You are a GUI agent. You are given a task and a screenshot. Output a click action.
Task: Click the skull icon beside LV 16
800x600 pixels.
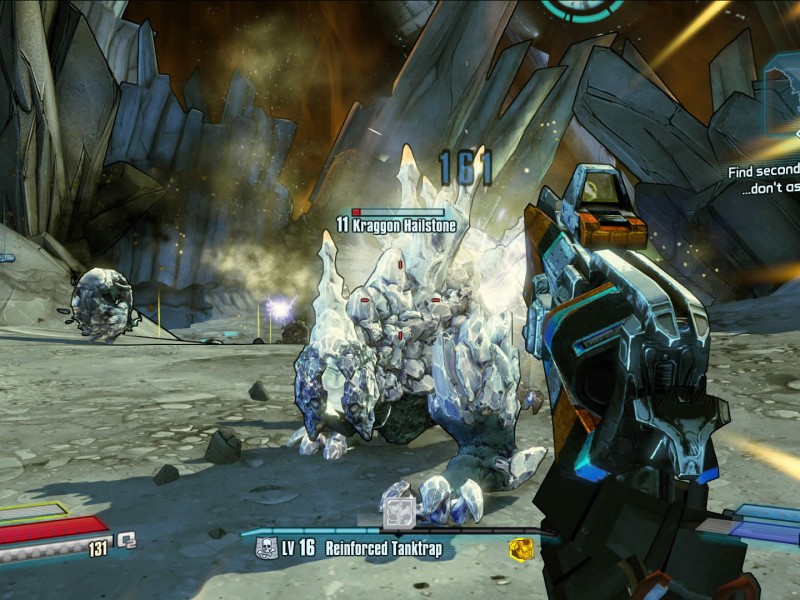(x=266, y=548)
